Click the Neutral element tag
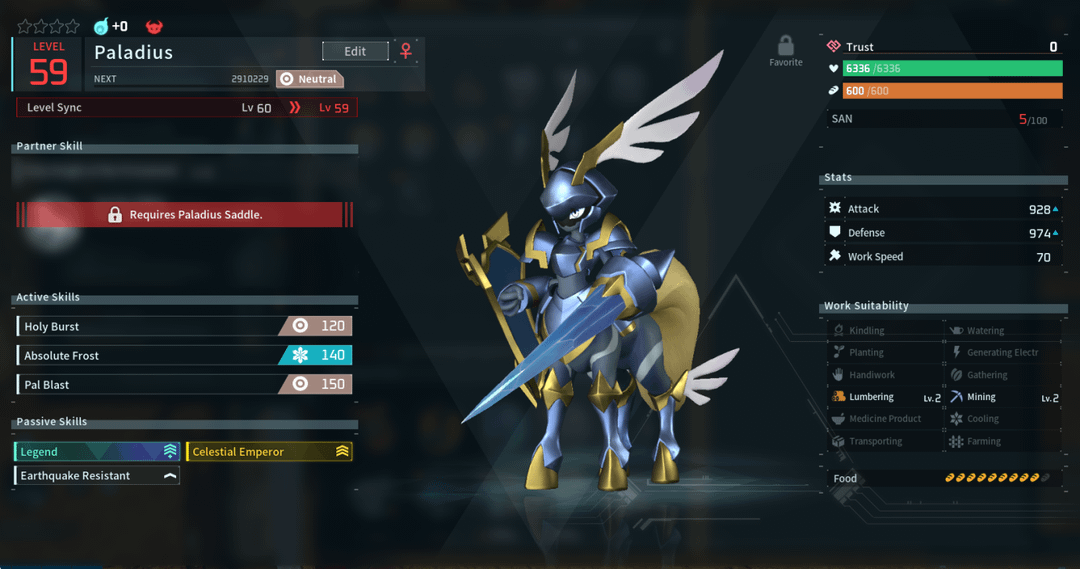 click(x=310, y=79)
